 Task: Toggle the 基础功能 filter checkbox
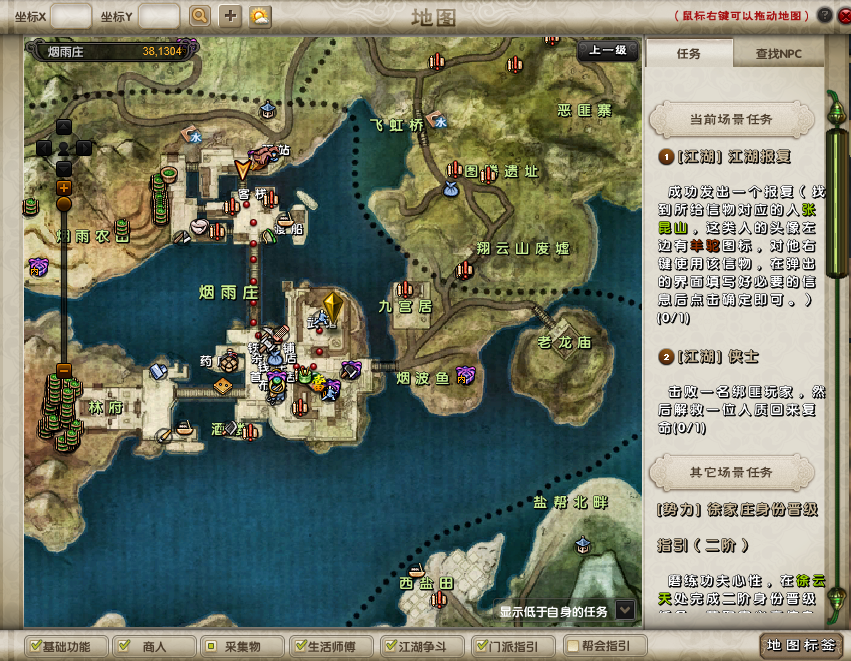pyautogui.click(x=36, y=646)
